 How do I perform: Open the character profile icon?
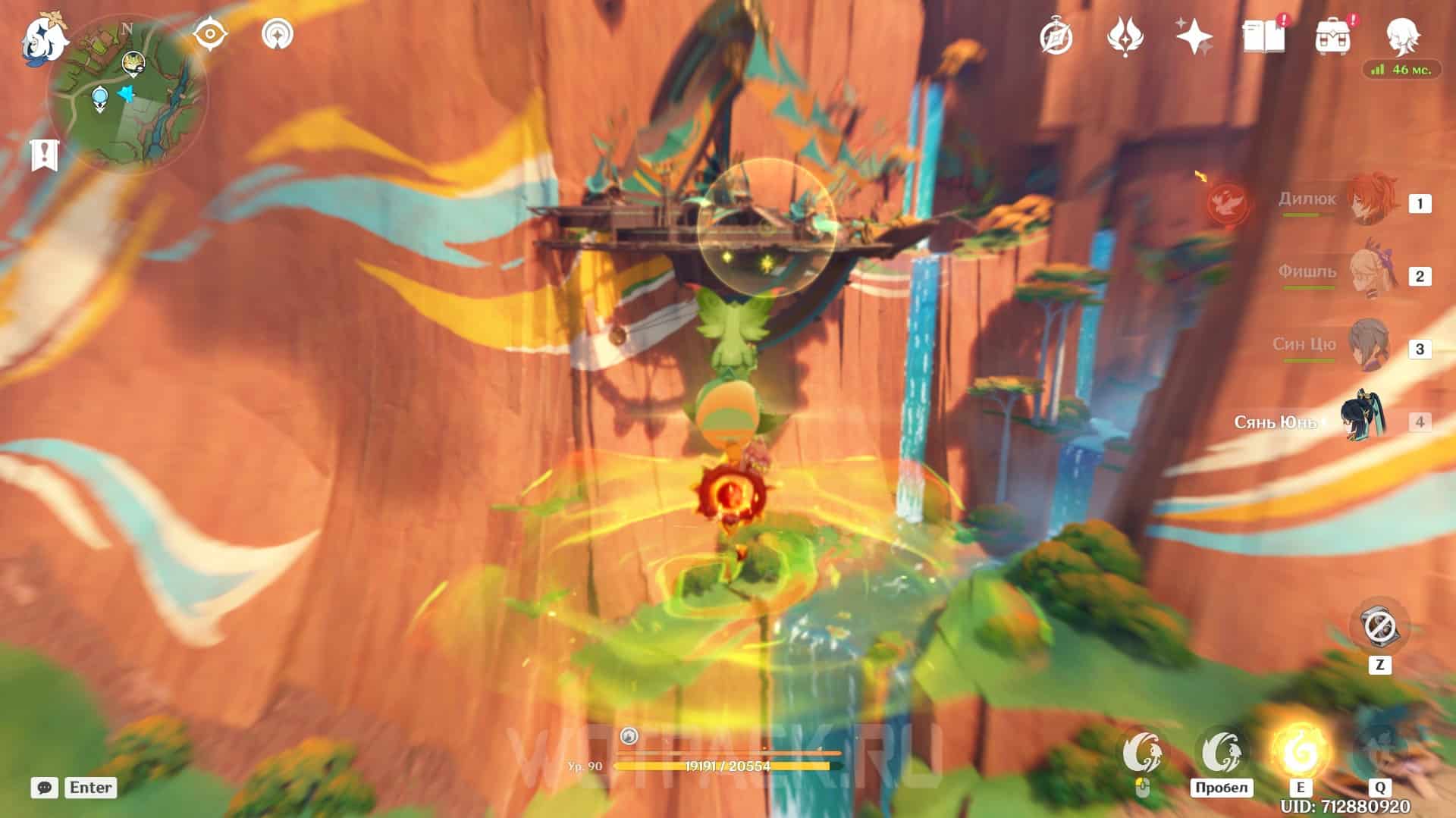point(1401,35)
